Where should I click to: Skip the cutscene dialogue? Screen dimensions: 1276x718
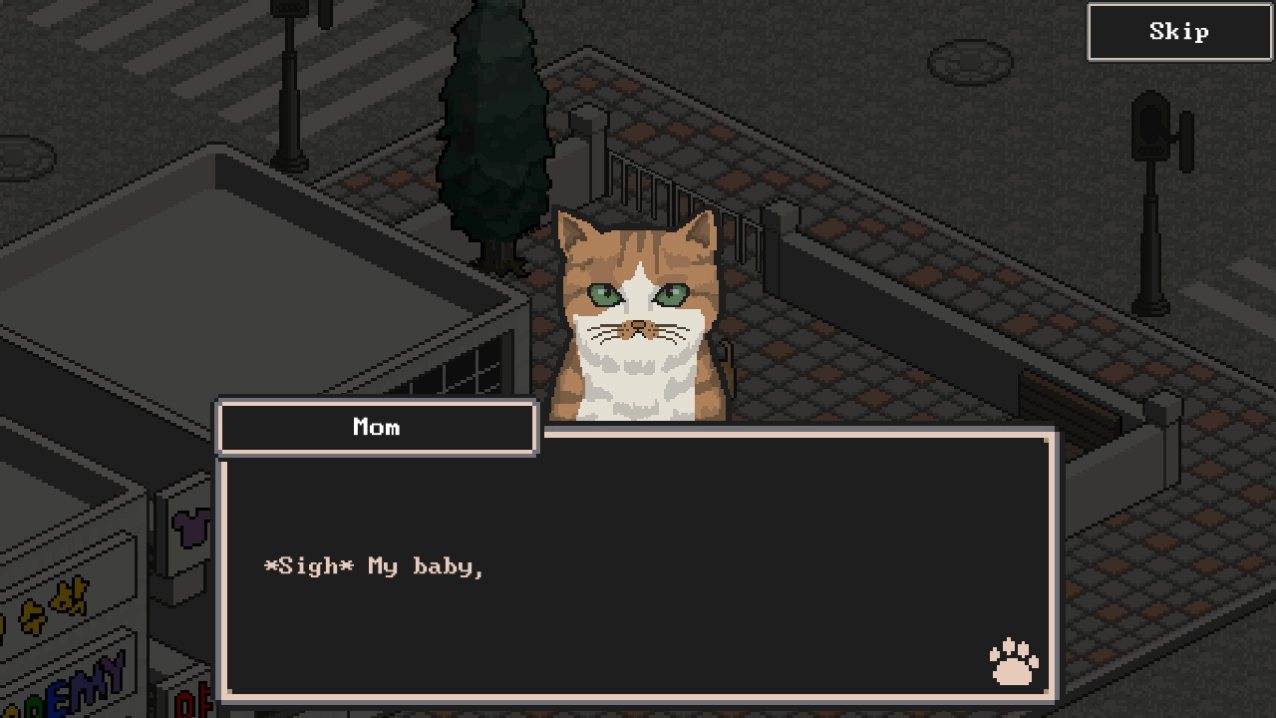[1179, 32]
